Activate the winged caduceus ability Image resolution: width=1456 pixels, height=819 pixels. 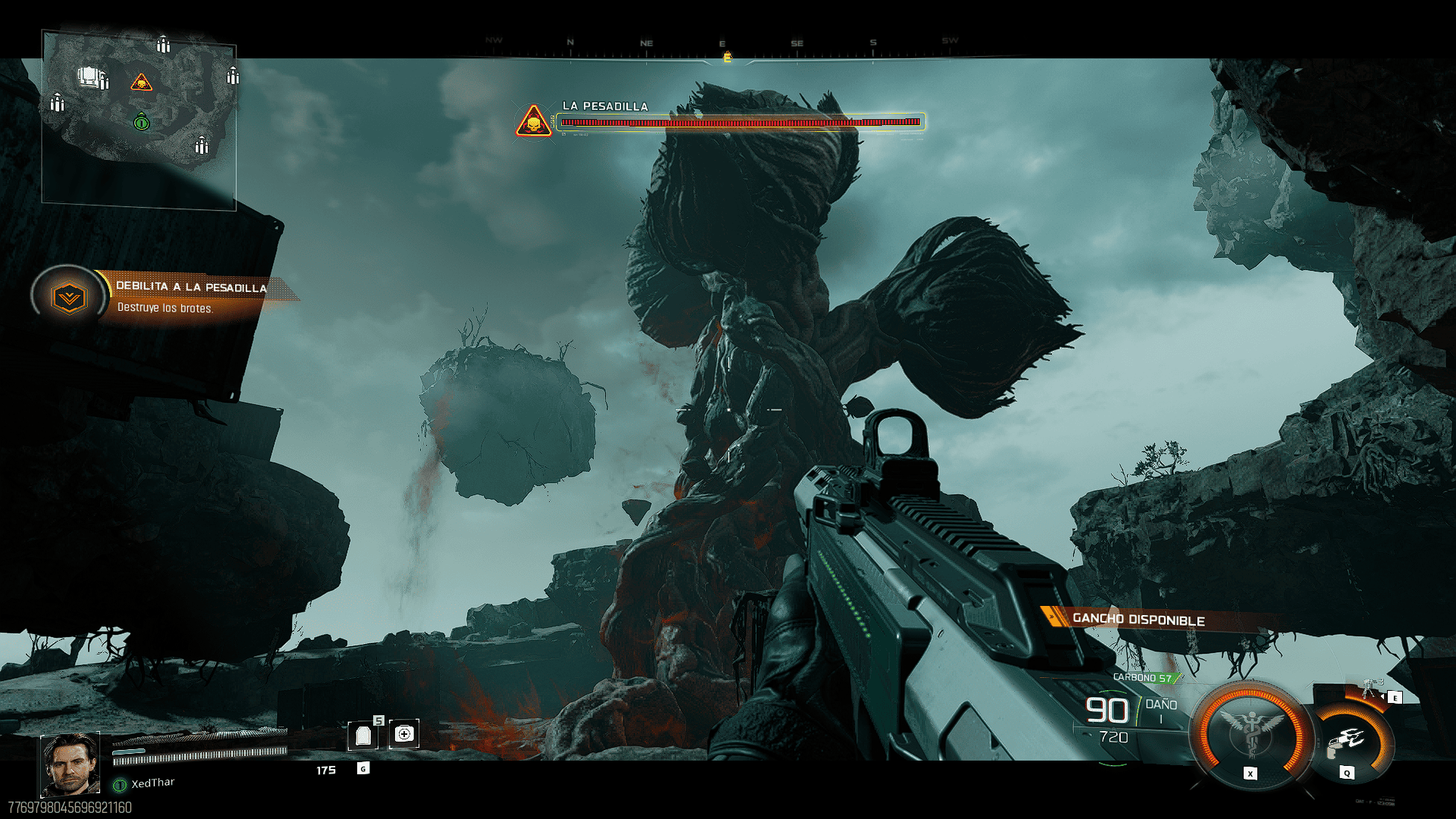1250,733
